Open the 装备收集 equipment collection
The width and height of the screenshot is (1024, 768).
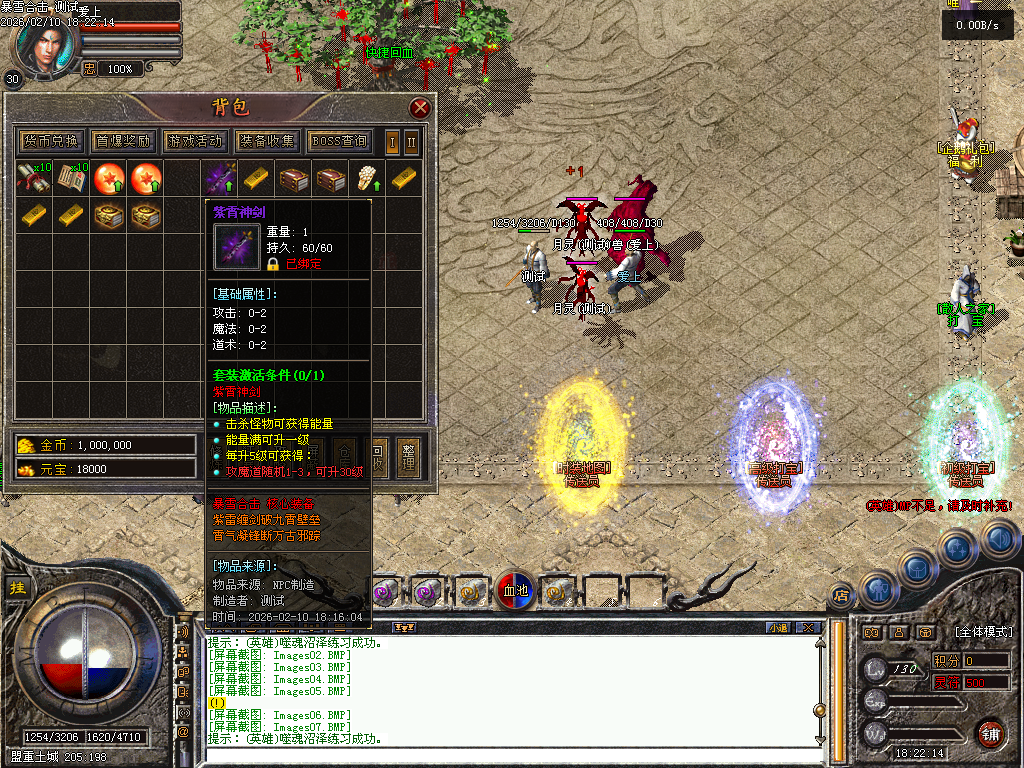pyautogui.click(x=267, y=141)
